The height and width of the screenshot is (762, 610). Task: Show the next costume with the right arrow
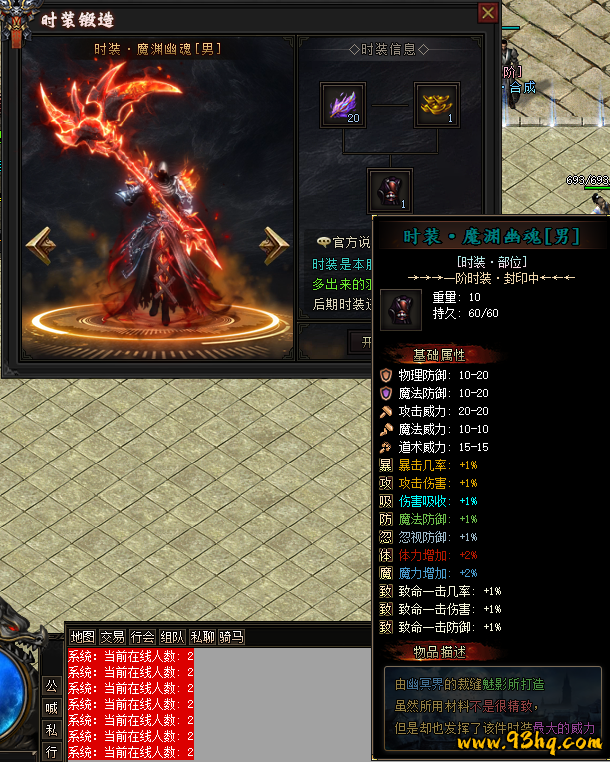click(273, 245)
